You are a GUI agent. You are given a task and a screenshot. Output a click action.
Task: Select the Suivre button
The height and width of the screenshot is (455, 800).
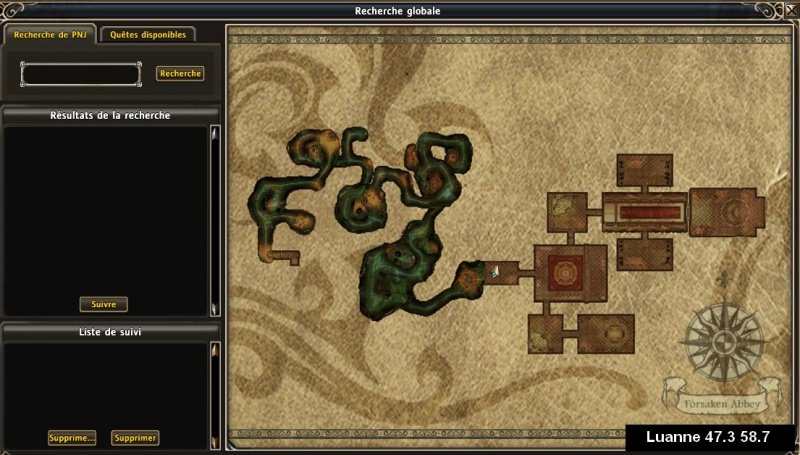(103, 304)
